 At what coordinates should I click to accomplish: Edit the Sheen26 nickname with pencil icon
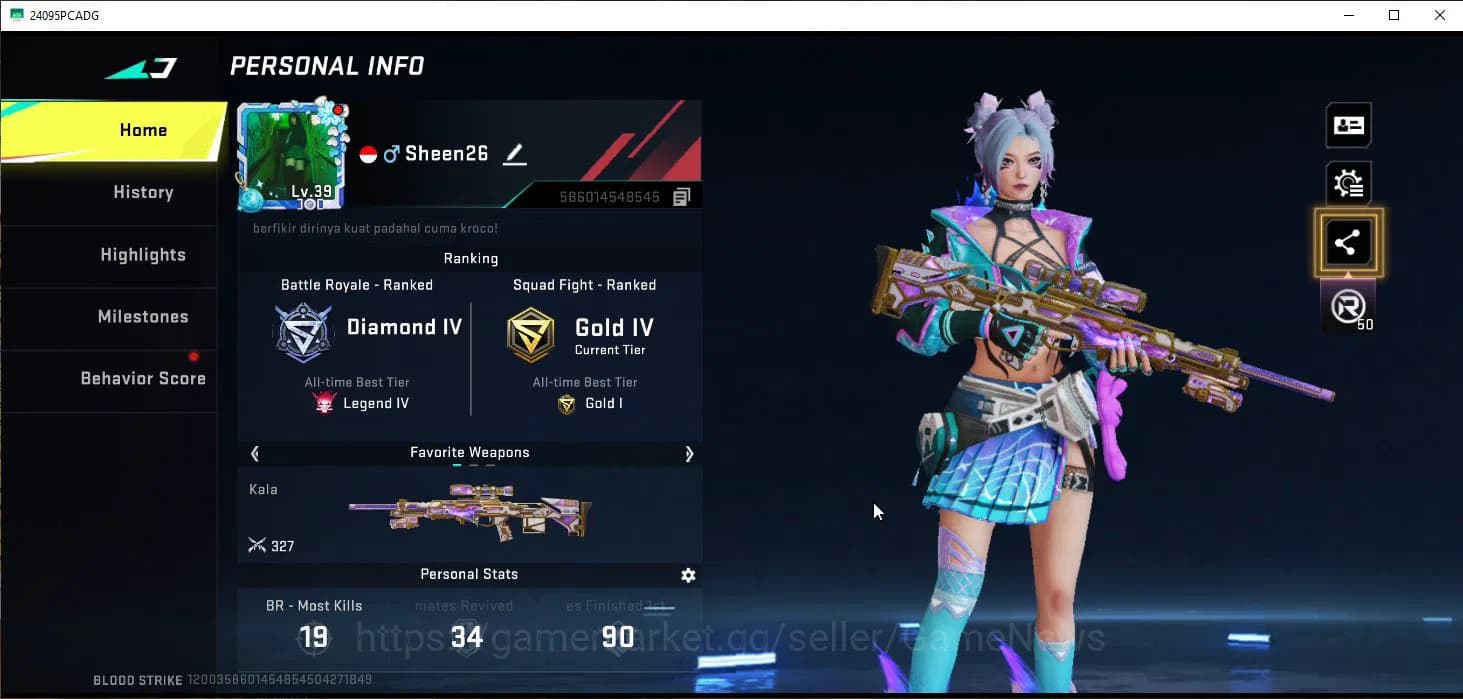pyautogui.click(x=514, y=154)
